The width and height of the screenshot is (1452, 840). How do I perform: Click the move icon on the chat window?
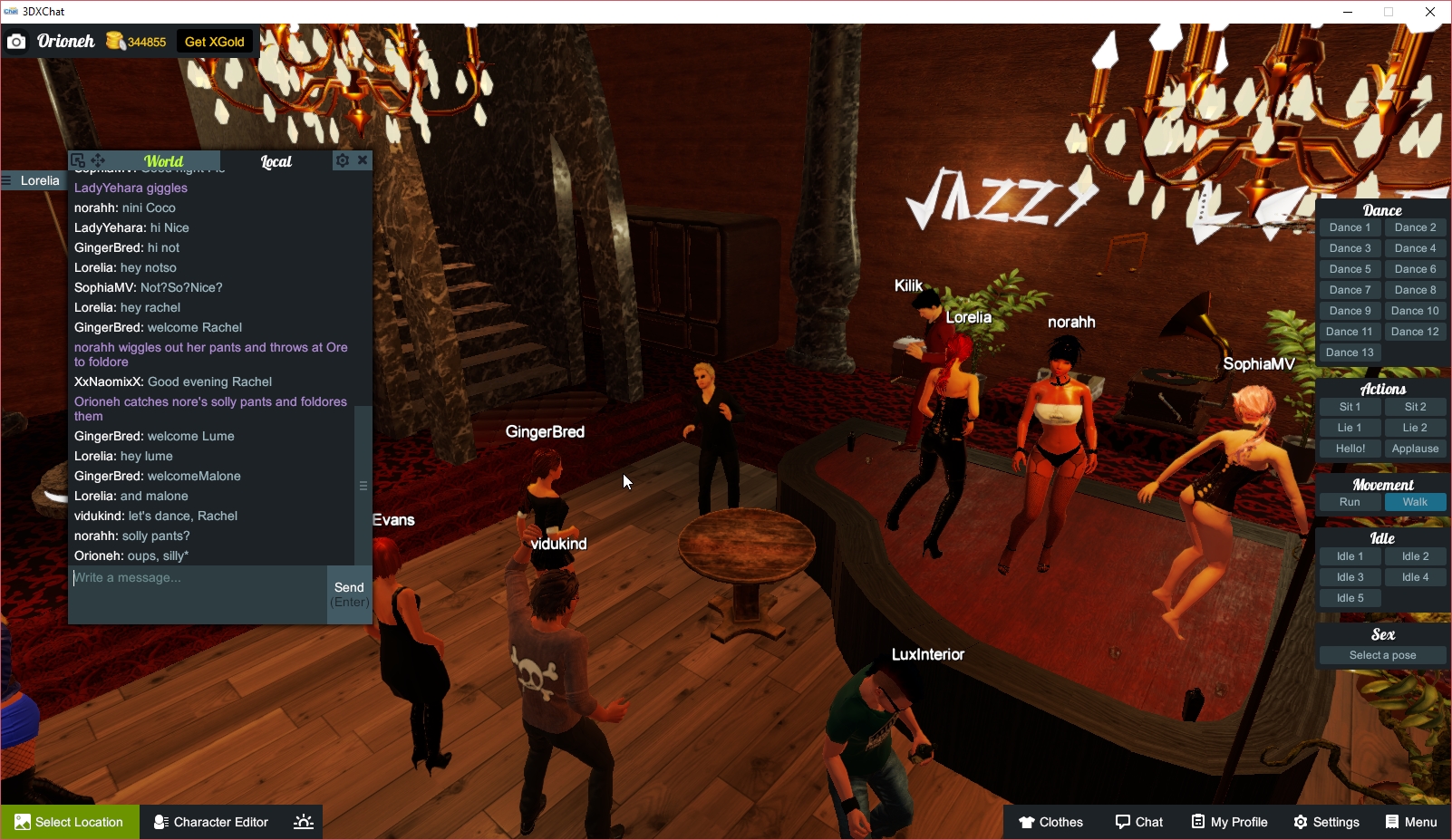(x=98, y=159)
